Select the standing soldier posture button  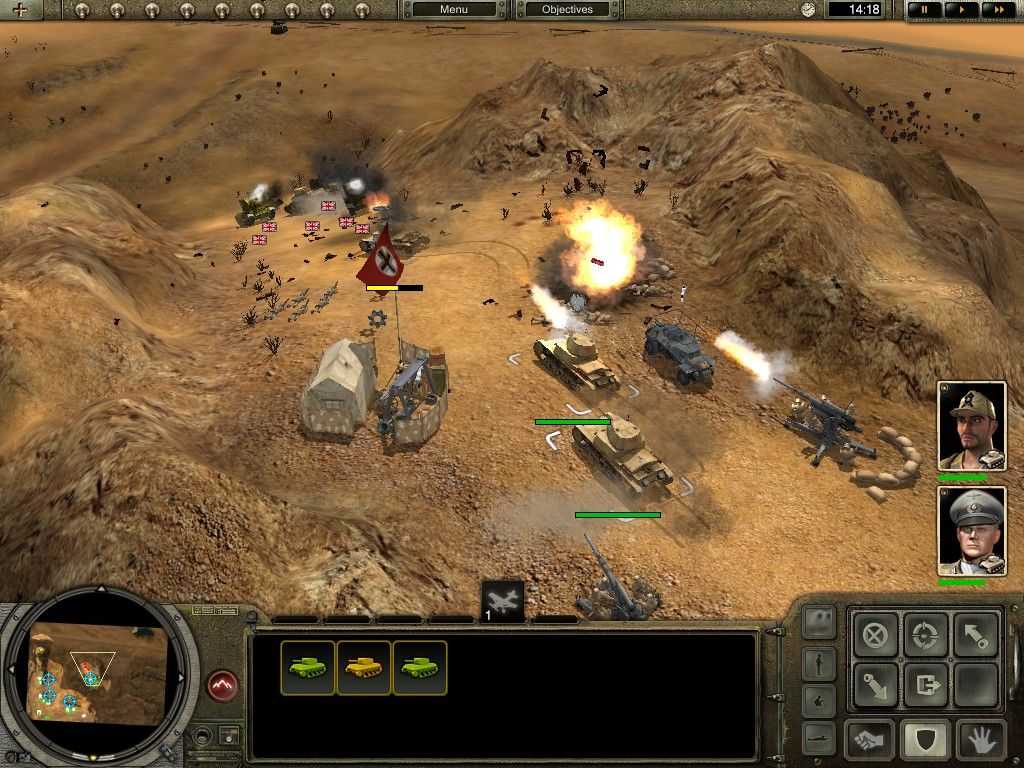[819, 662]
